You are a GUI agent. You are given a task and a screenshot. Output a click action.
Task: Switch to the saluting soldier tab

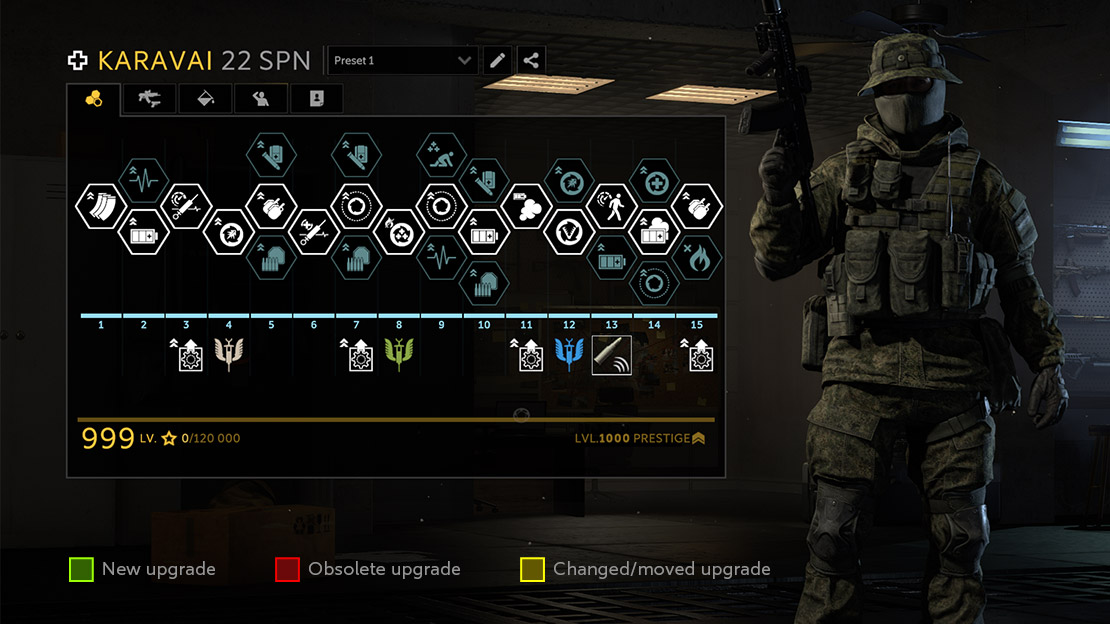261,99
